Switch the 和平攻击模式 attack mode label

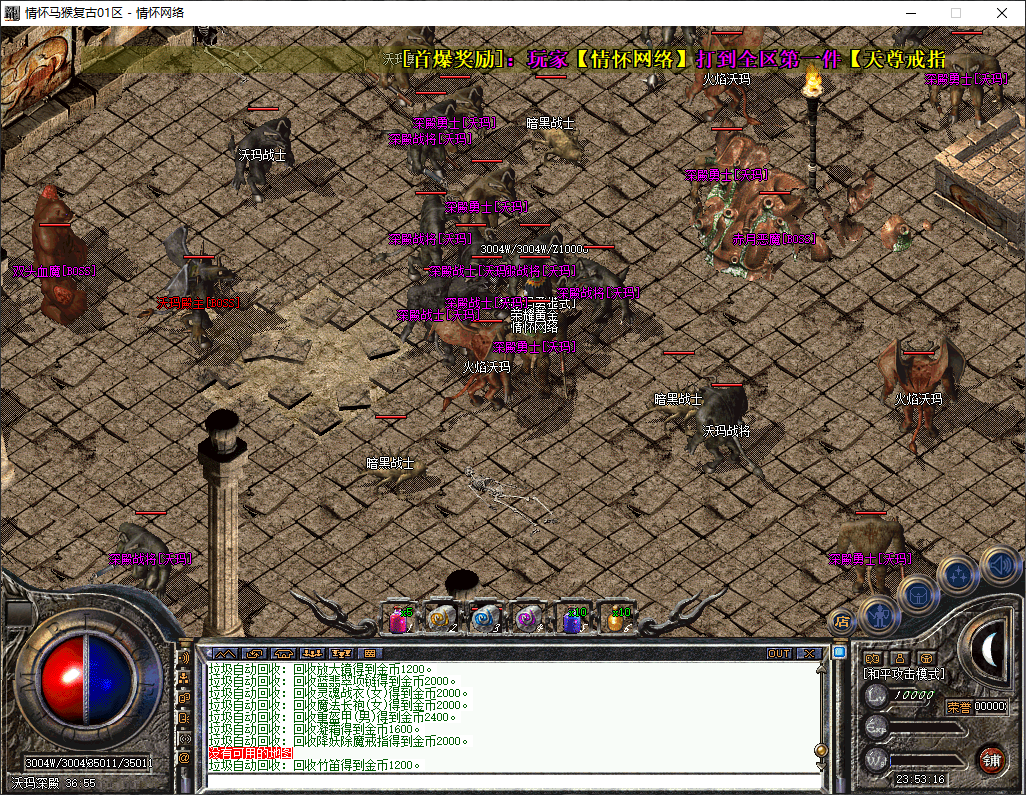[x=904, y=674]
